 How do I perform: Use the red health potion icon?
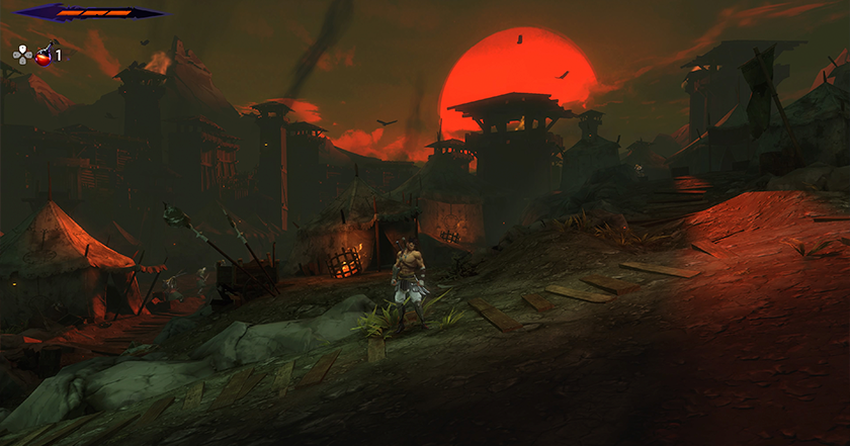tap(44, 55)
